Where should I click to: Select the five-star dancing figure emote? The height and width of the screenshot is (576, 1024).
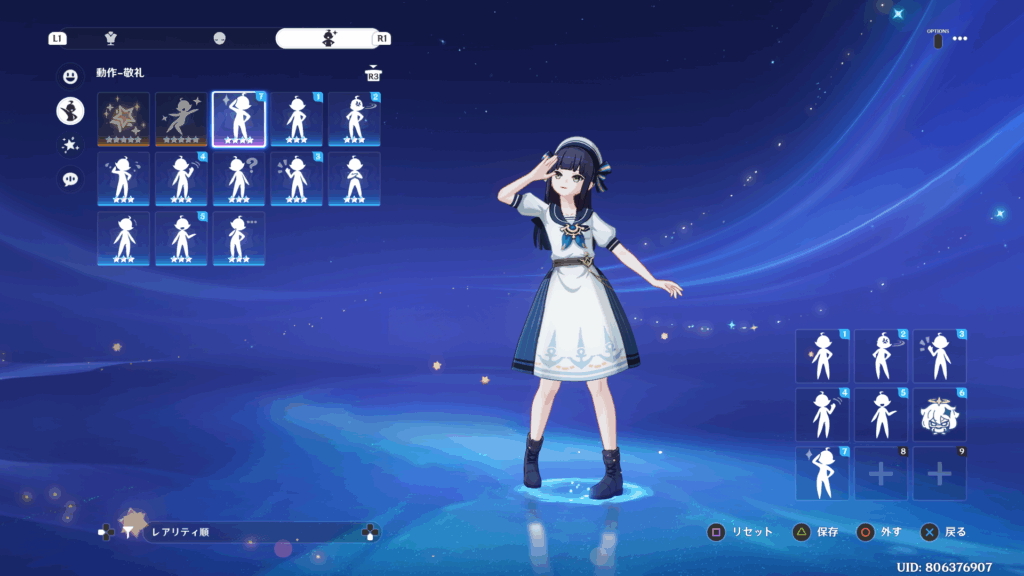pos(182,119)
